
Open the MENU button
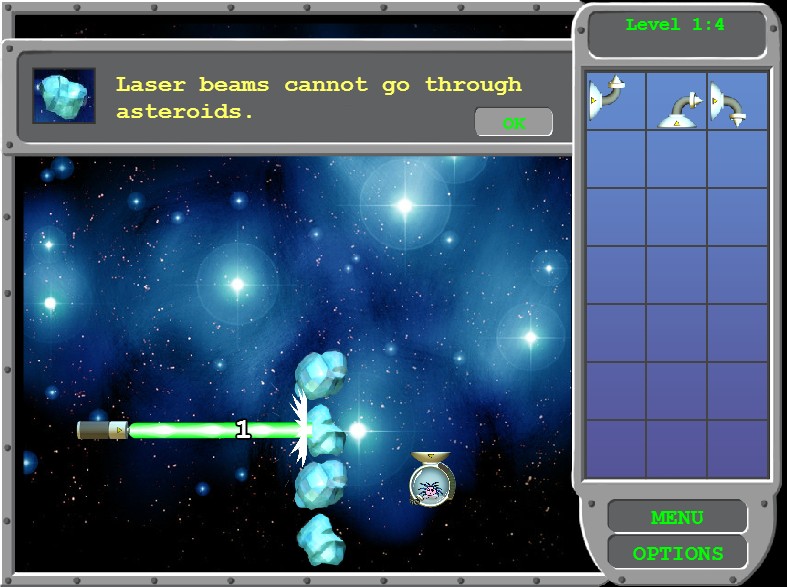(677, 518)
